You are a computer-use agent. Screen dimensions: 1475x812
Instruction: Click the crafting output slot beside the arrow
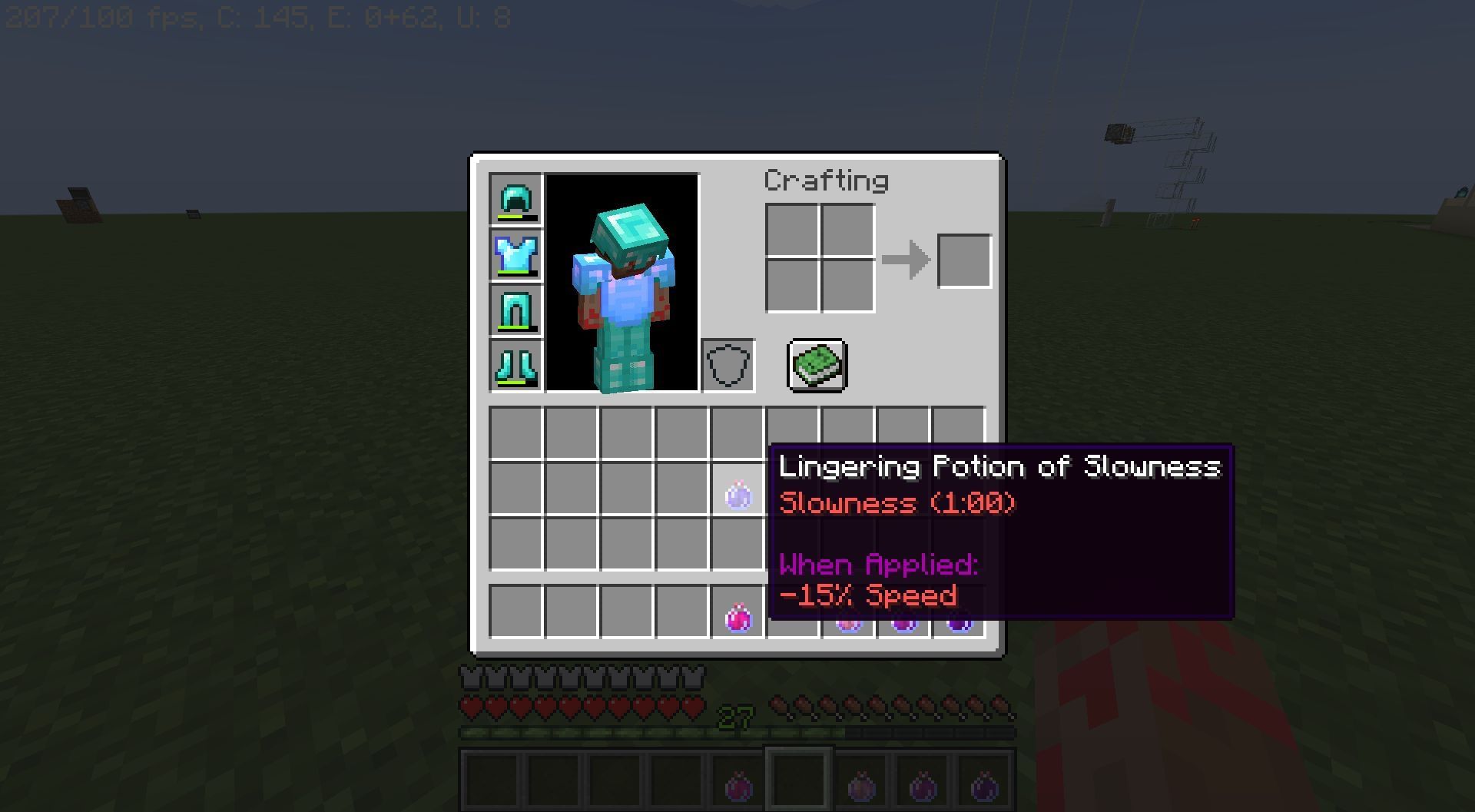click(x=964, y=260)
